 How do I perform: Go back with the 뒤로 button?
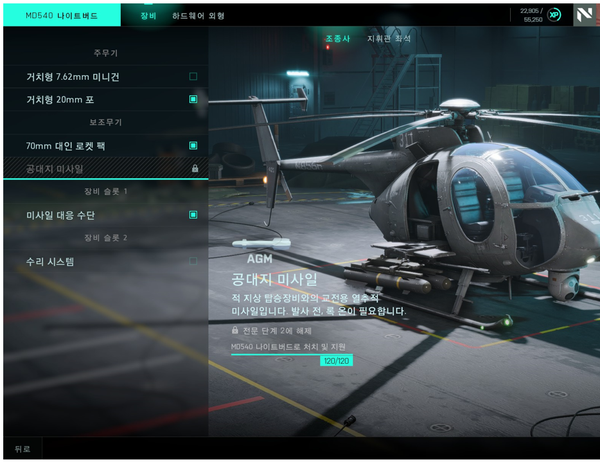coord(22,449)
